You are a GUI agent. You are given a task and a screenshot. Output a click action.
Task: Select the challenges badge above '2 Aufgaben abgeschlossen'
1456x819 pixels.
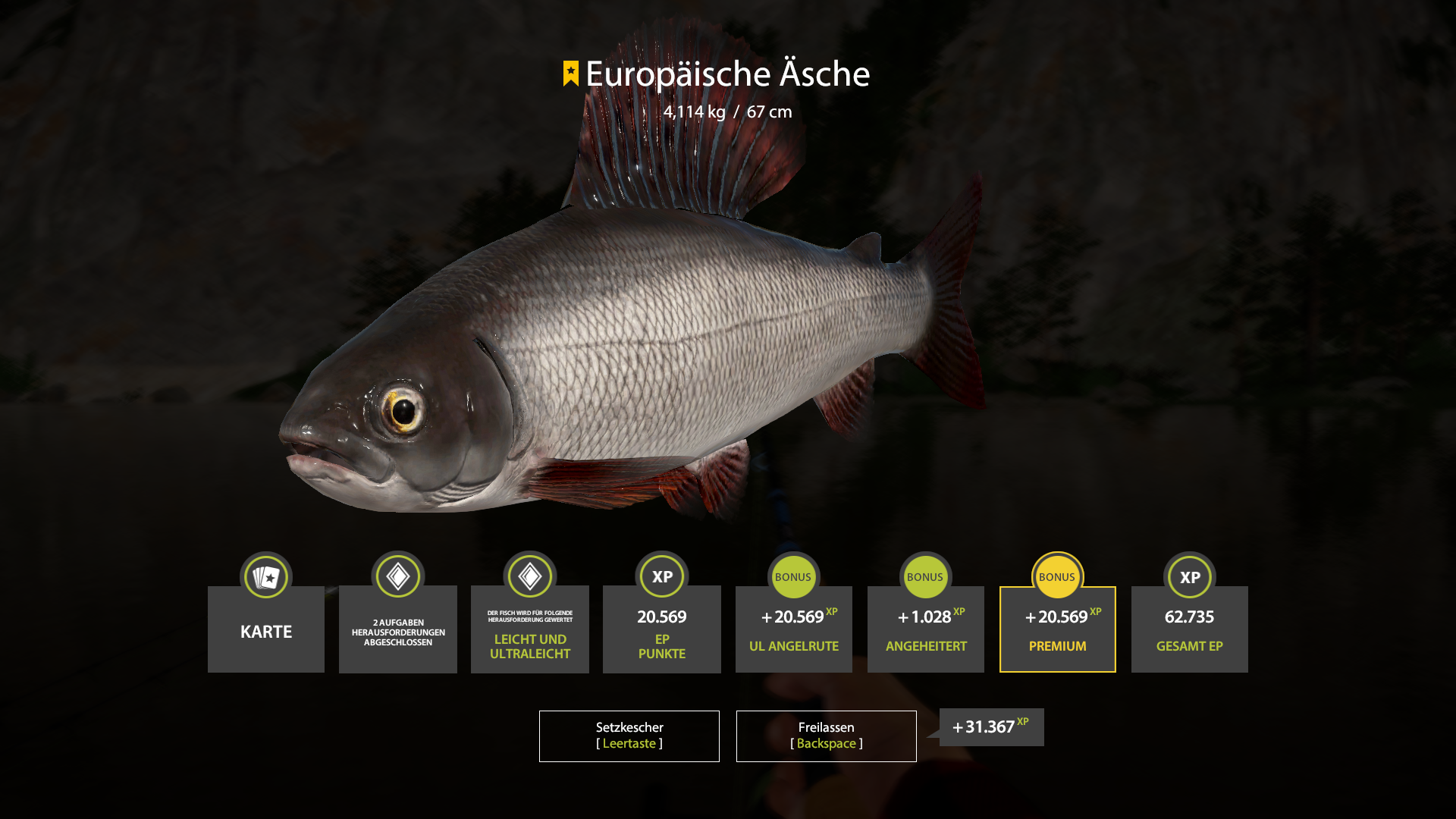398,576
